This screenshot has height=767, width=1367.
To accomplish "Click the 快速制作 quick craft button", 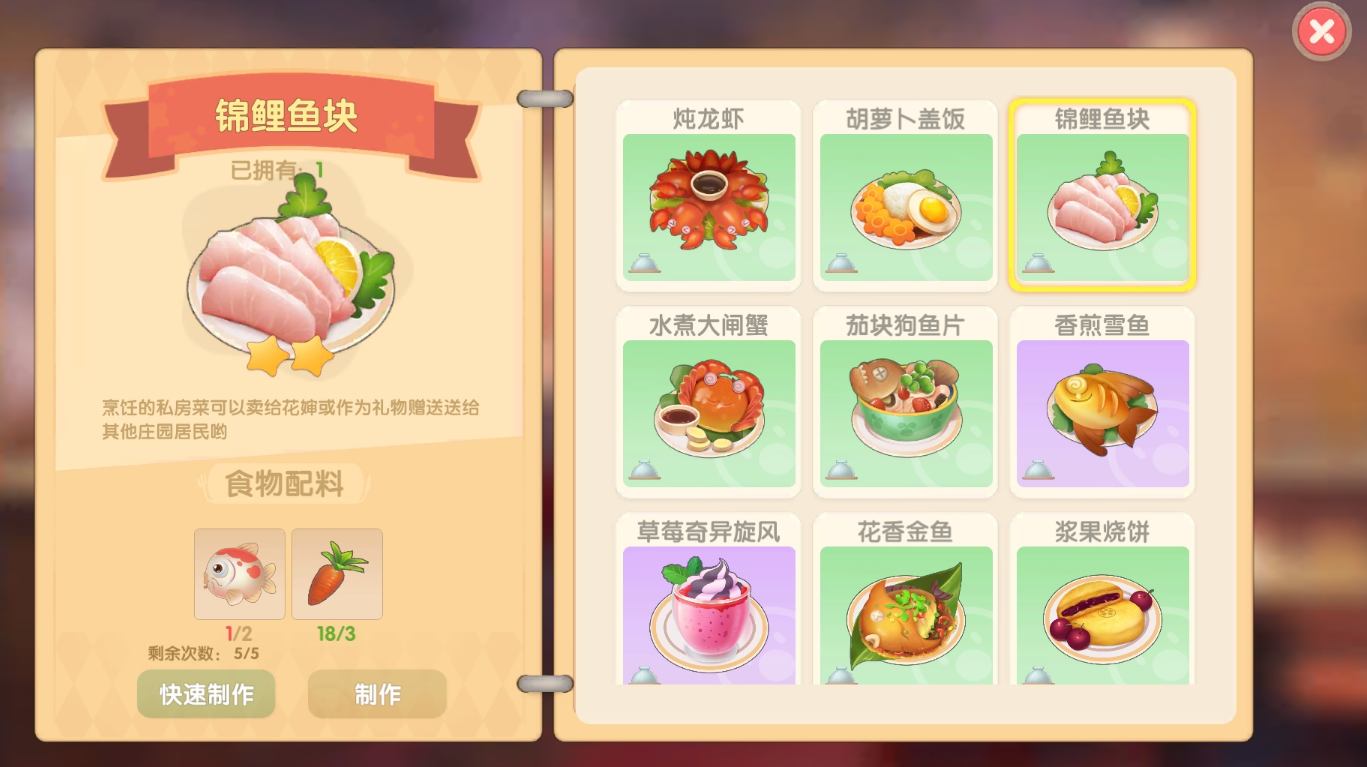I will 206,694.
